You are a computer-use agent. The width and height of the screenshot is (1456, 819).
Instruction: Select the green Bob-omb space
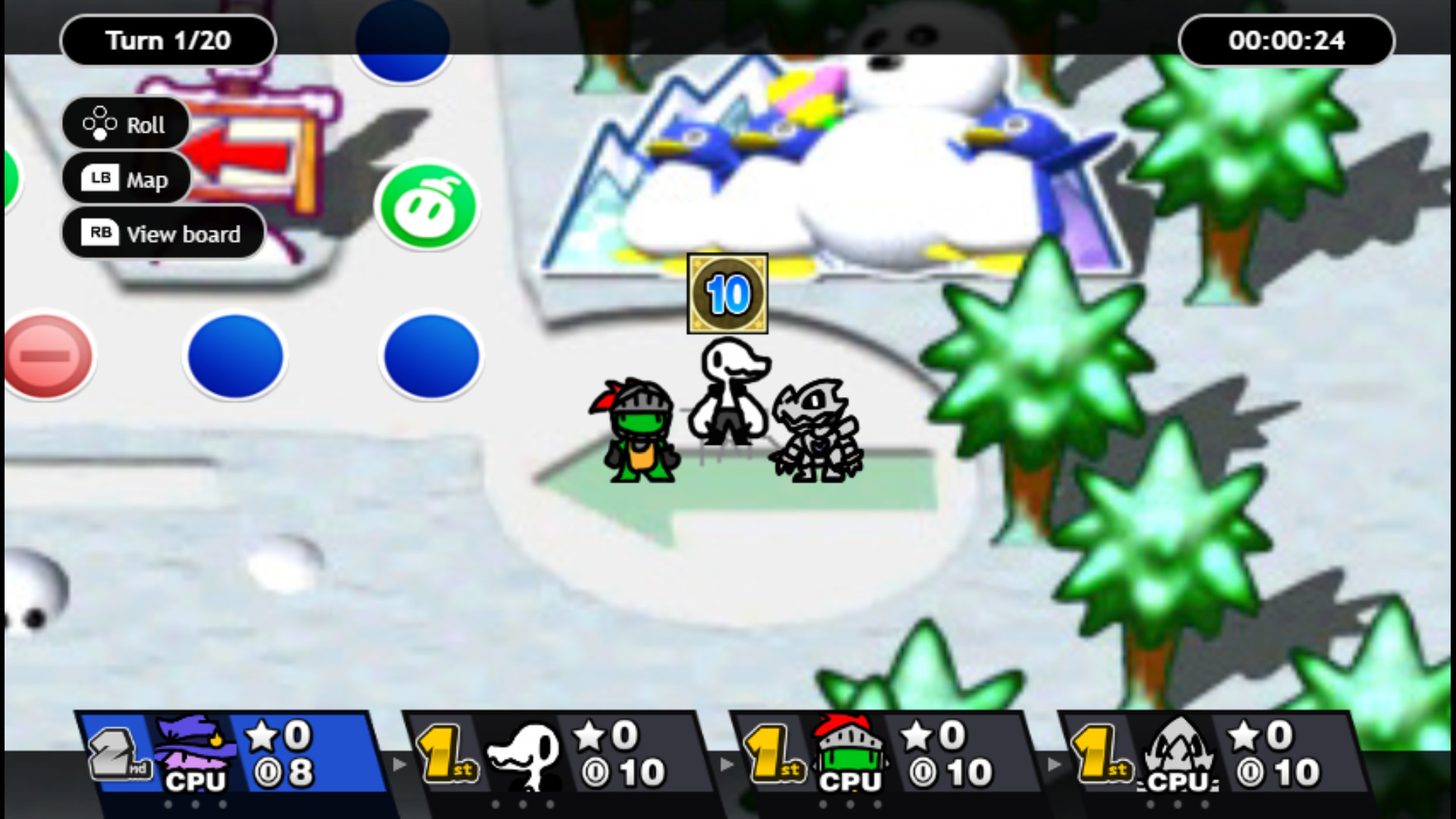tap(429, 207)
